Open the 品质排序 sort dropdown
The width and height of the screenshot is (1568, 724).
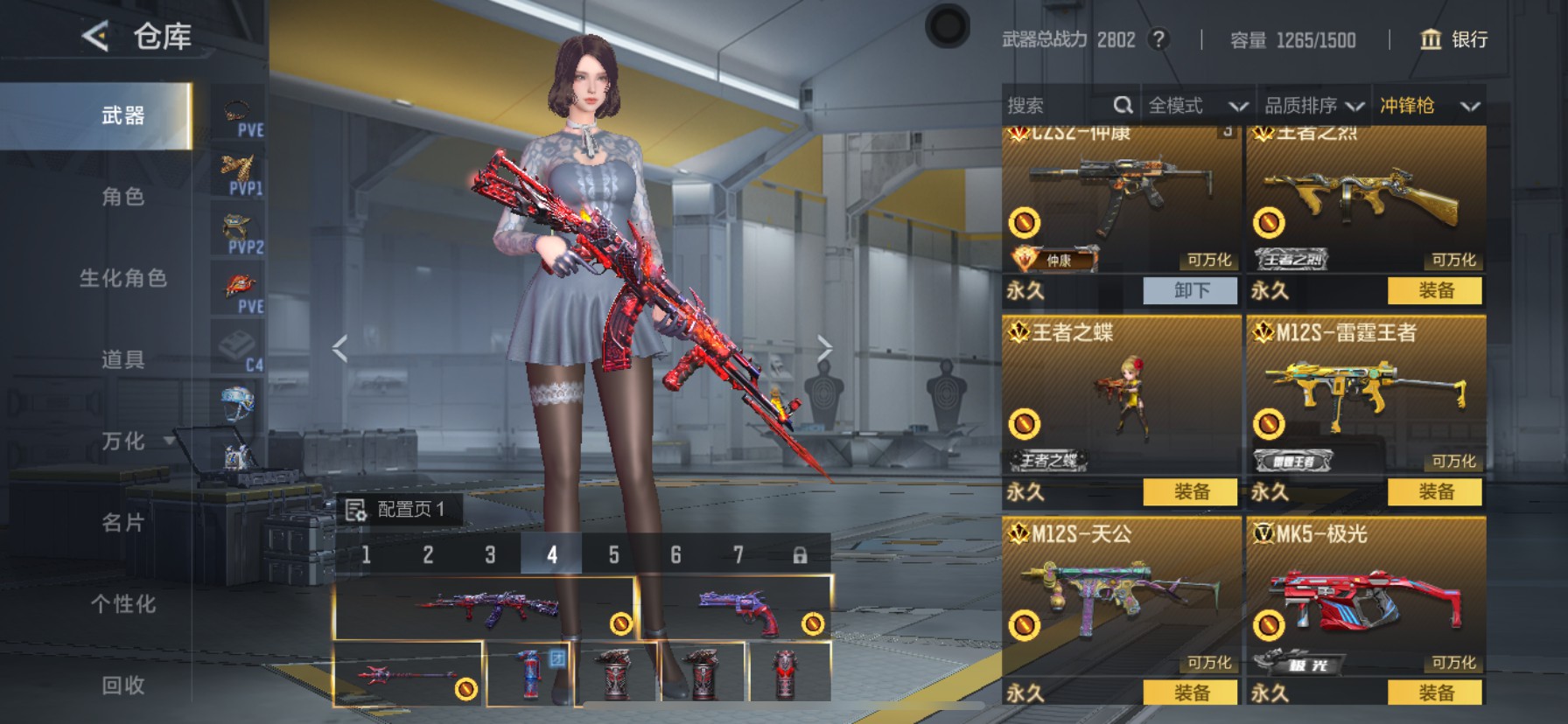click(1313, 106)
